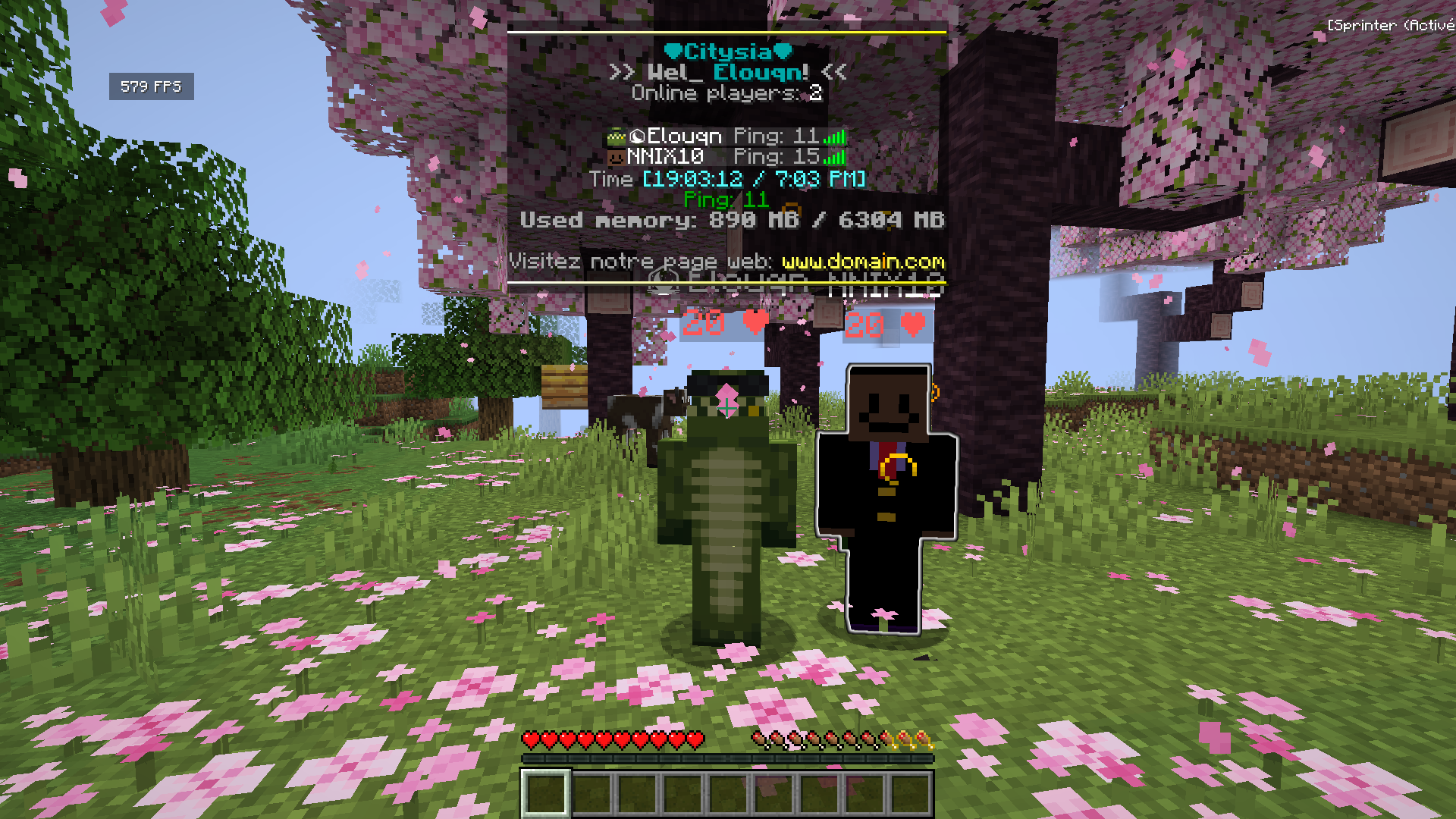This screenshot has width=1456, height=819.
Task: Select the ♥Citysia♥ server title header
Action: 728,52
